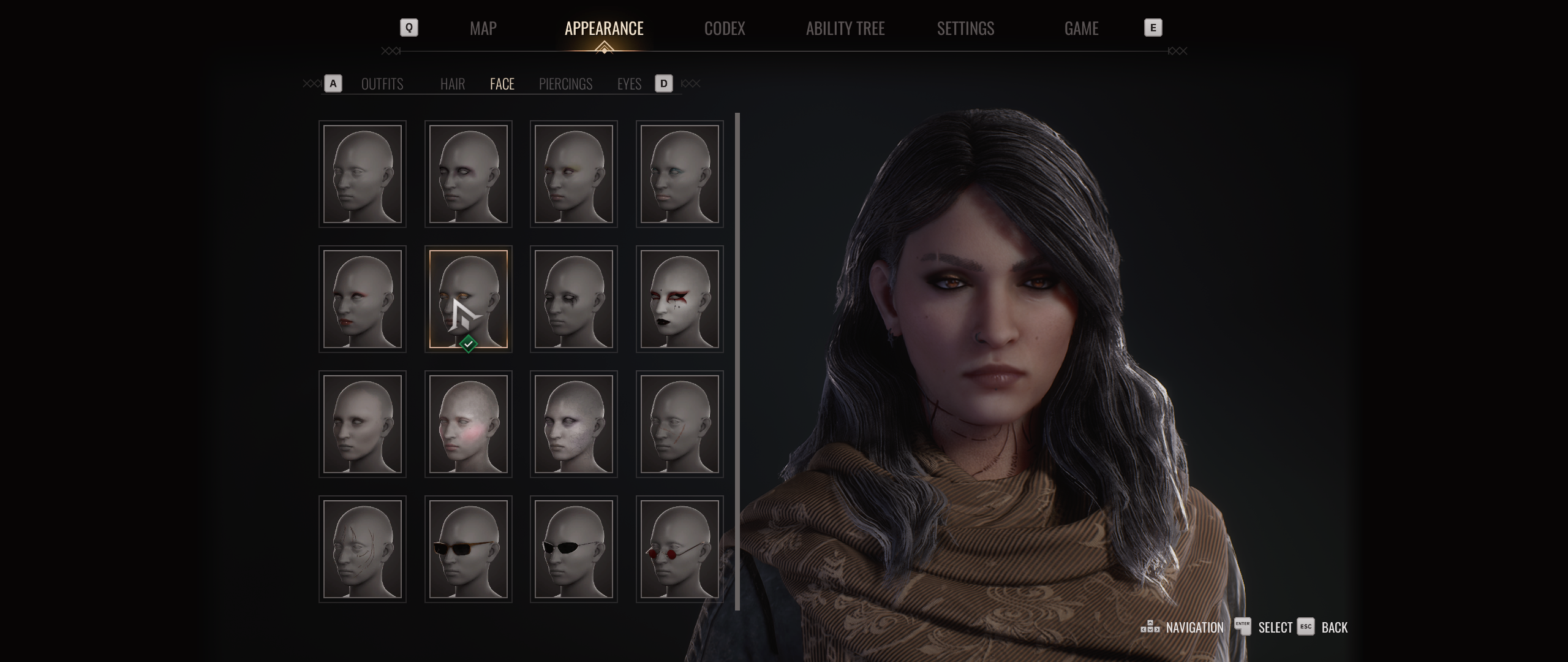Switch to the Outfits category
1568x662 pixels.
click(x=382, y=84)
